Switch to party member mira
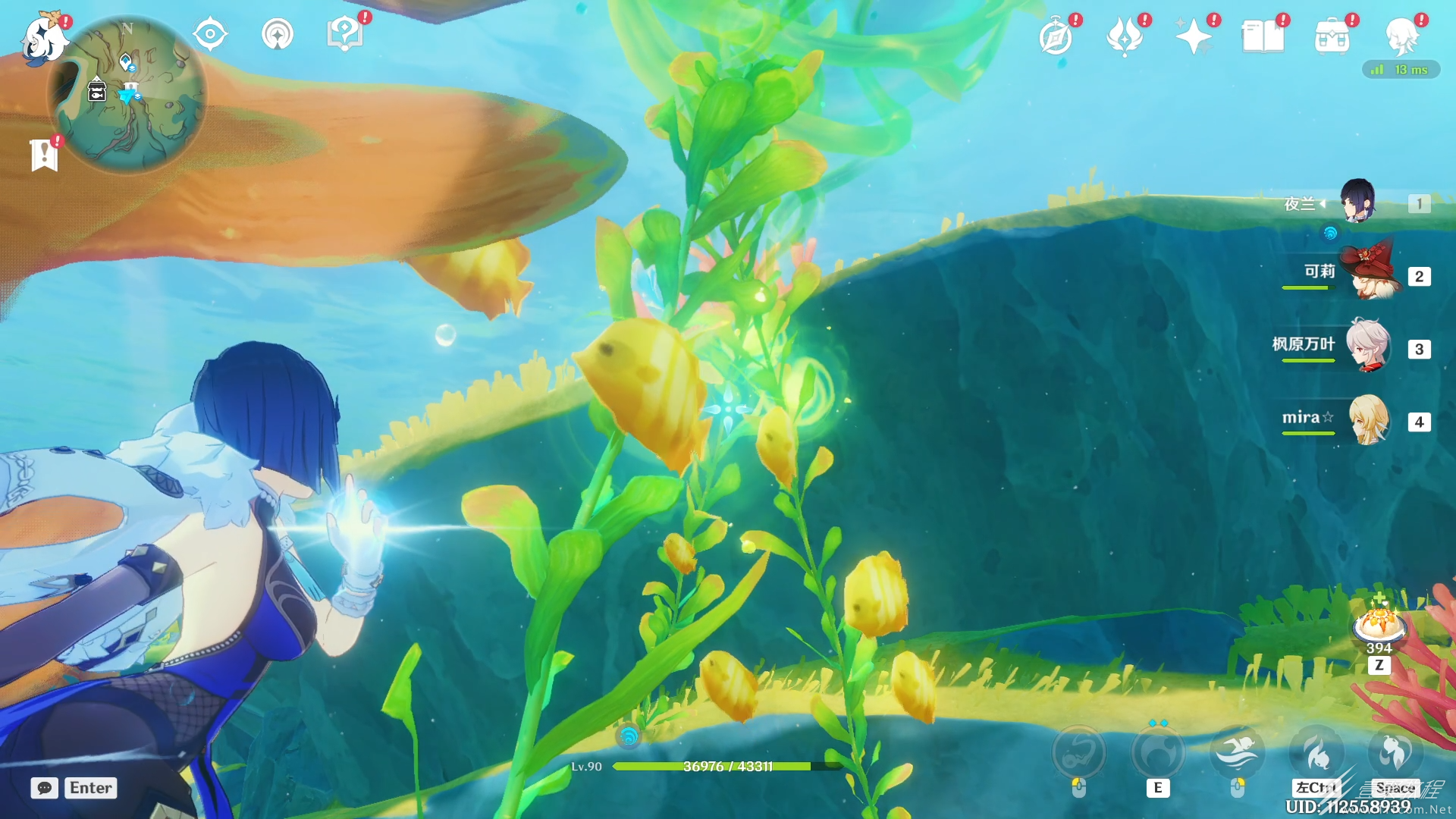The image size is (1456, 819). [x=1368, y=420]
